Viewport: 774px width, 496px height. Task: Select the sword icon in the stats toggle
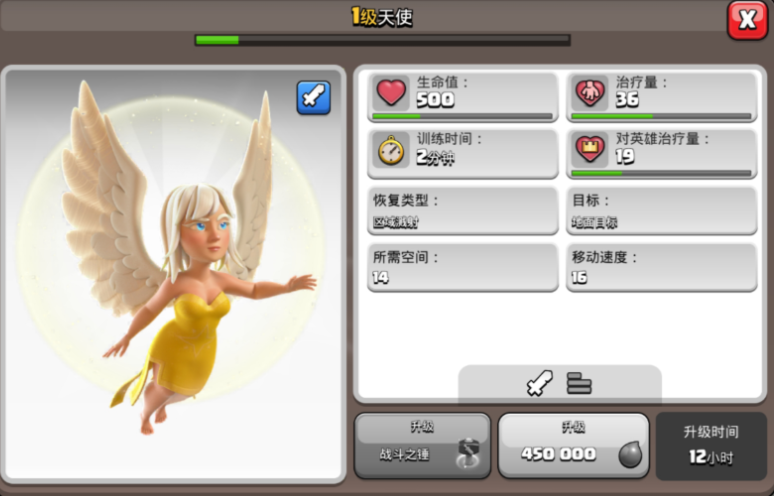[x=540, y=383]
